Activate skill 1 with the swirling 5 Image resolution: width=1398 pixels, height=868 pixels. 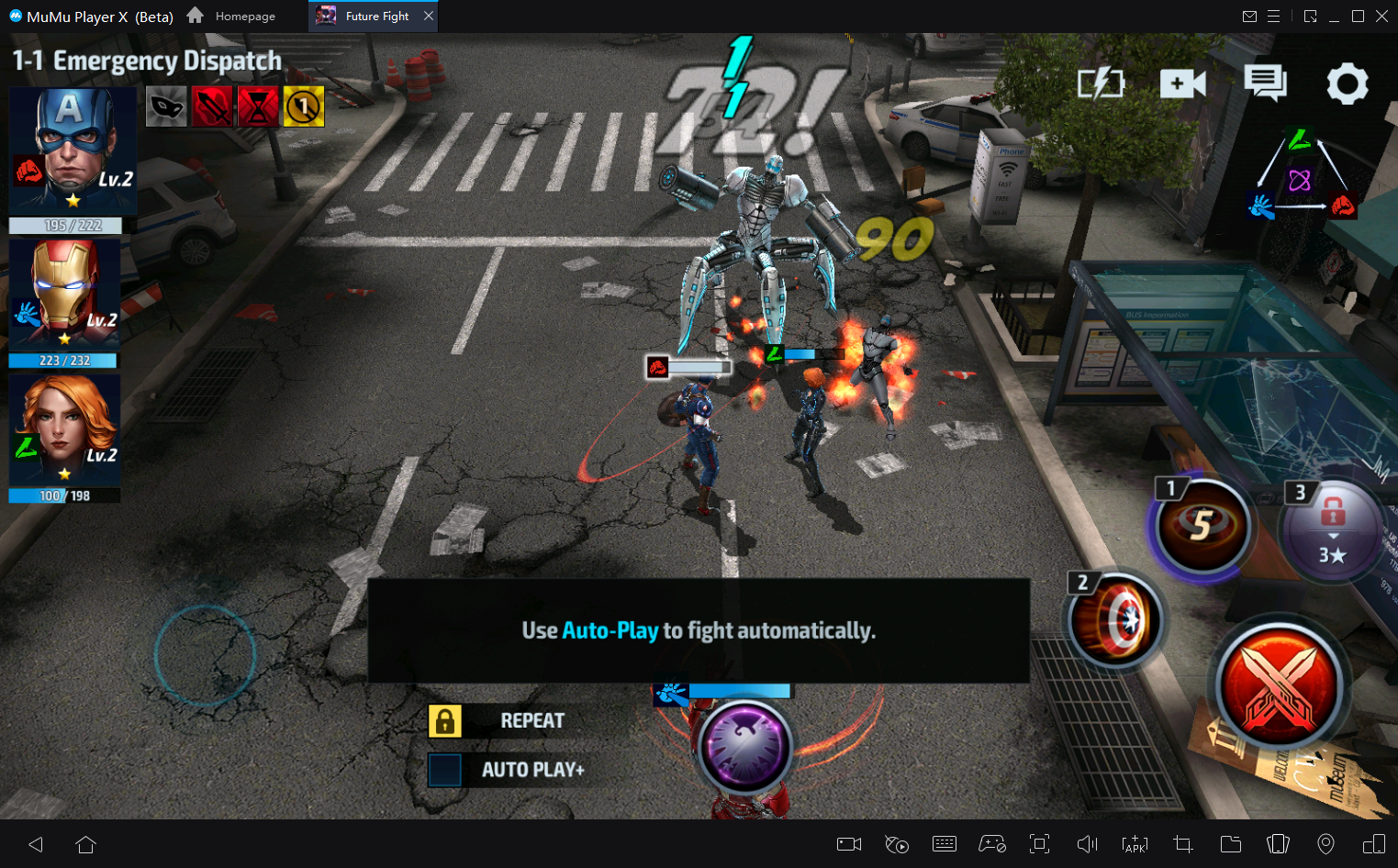pos(1202,526)
